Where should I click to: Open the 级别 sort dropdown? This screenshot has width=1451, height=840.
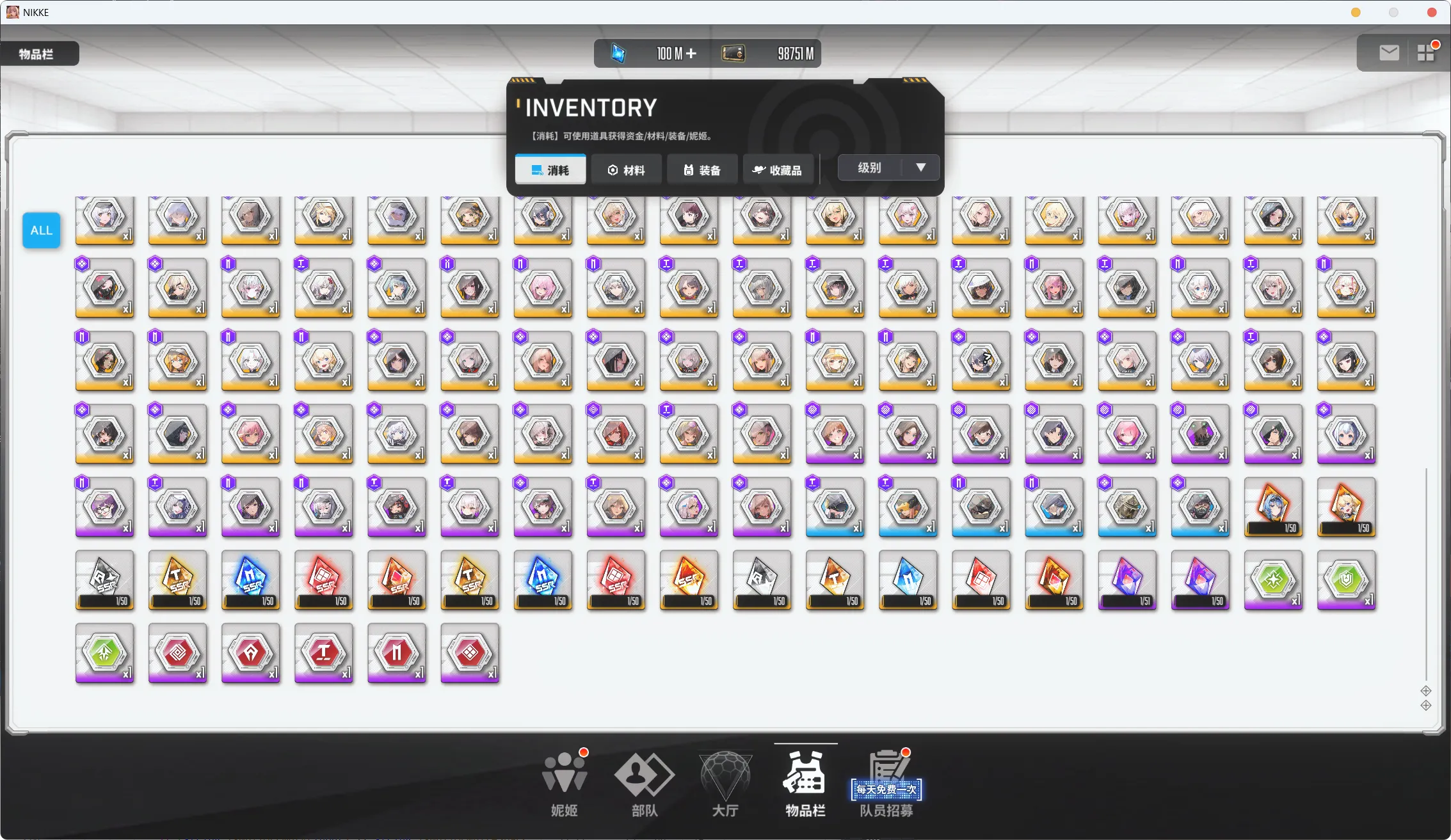(x=888, y=168)
